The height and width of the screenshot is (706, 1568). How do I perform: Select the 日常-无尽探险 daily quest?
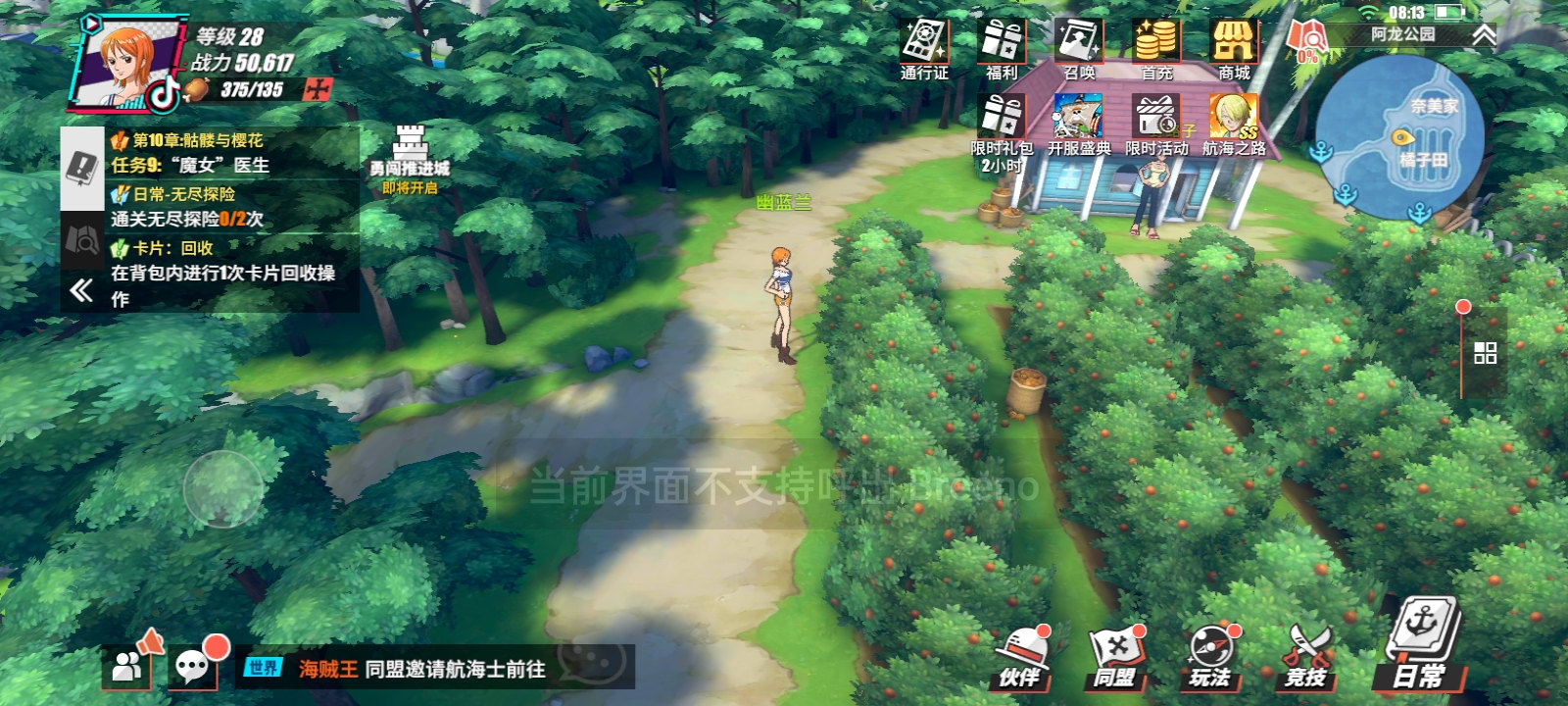click(x=230, y=206)
